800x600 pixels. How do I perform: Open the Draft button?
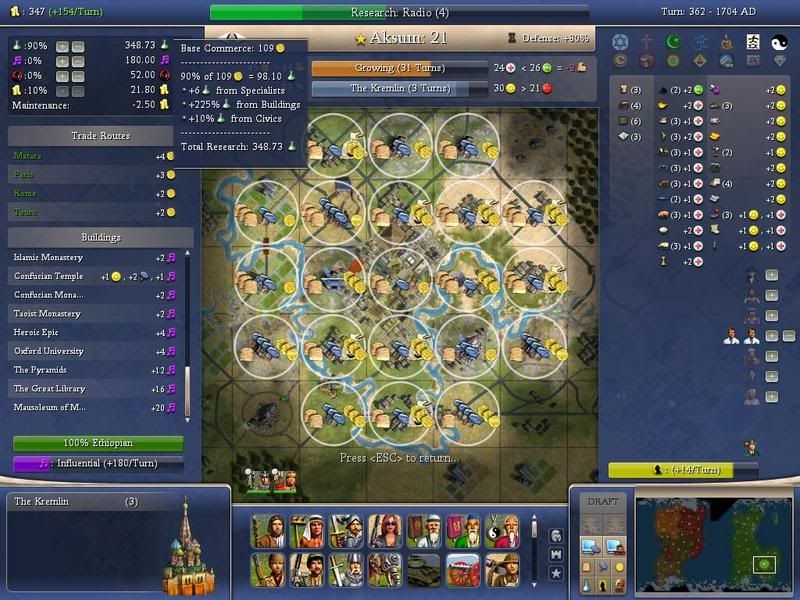pos(603,501)
